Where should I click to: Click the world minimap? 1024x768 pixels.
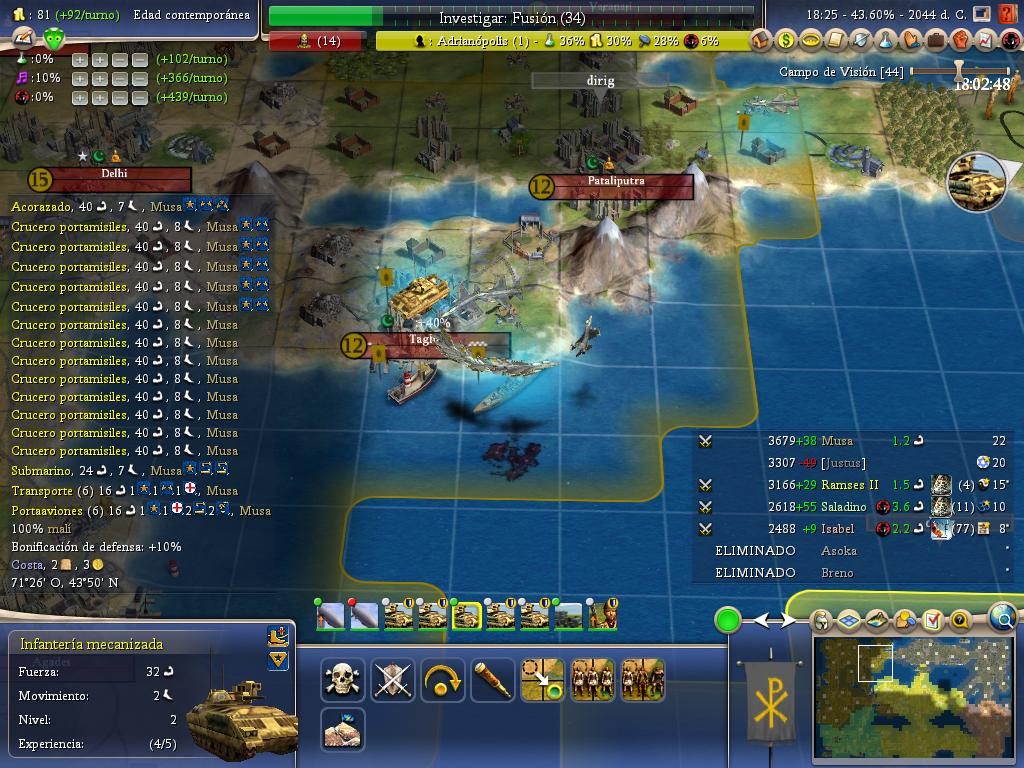[915, 690]
